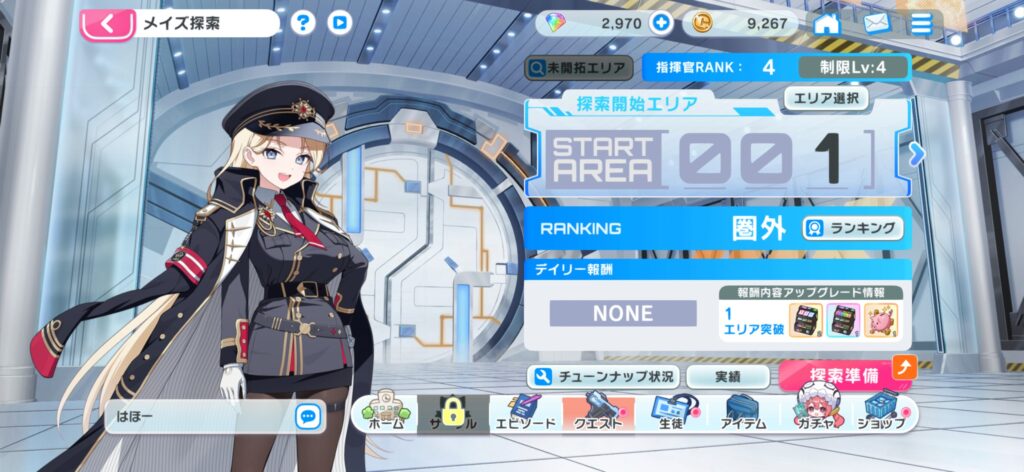Show the 未開拓エリア unexplored areas
1024x472 pixels.
coord(580,68)
